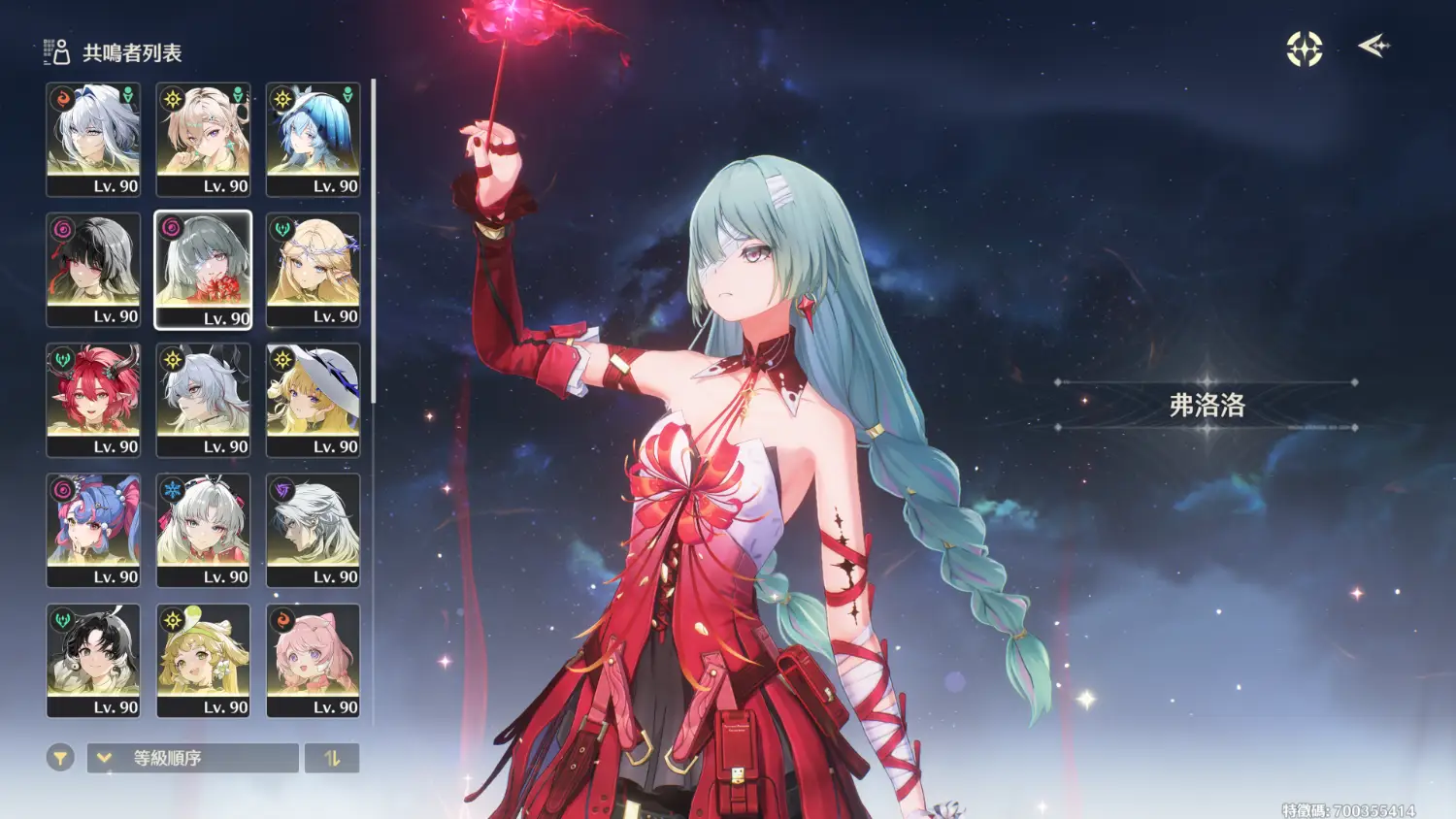The image size is (1456, 819).
Task: Pick the pink-haired girl portrait
Action: click(313, 660)
